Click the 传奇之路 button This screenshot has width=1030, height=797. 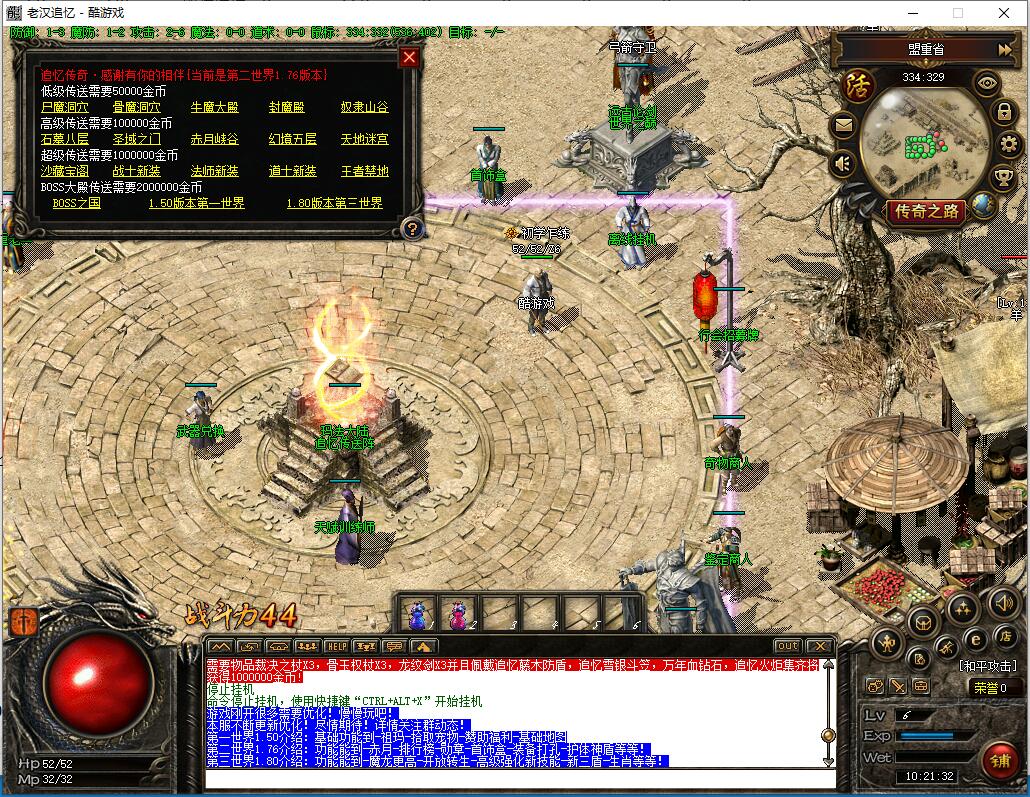(926, 211)
